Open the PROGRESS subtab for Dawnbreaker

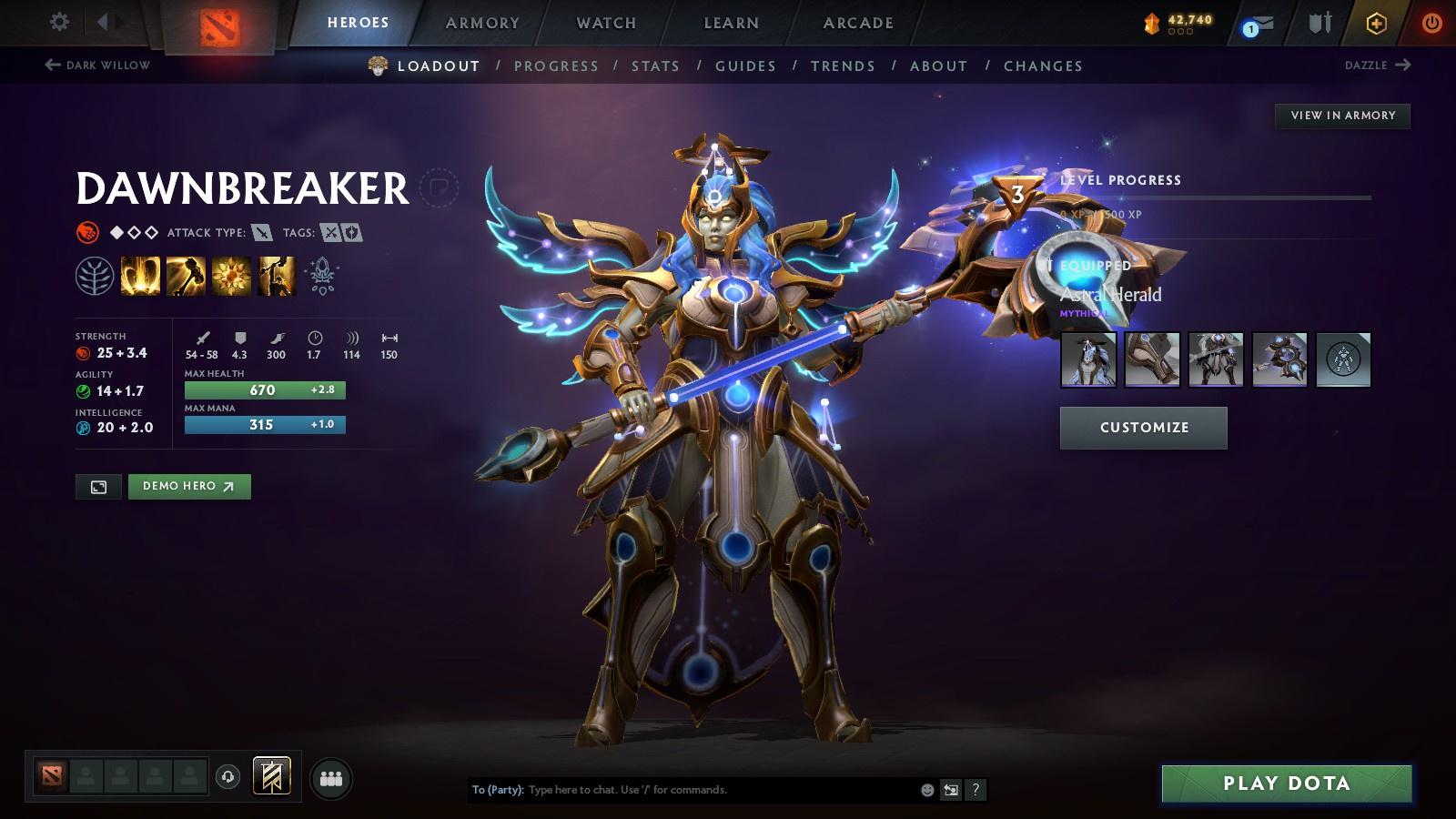coord(556,66)
